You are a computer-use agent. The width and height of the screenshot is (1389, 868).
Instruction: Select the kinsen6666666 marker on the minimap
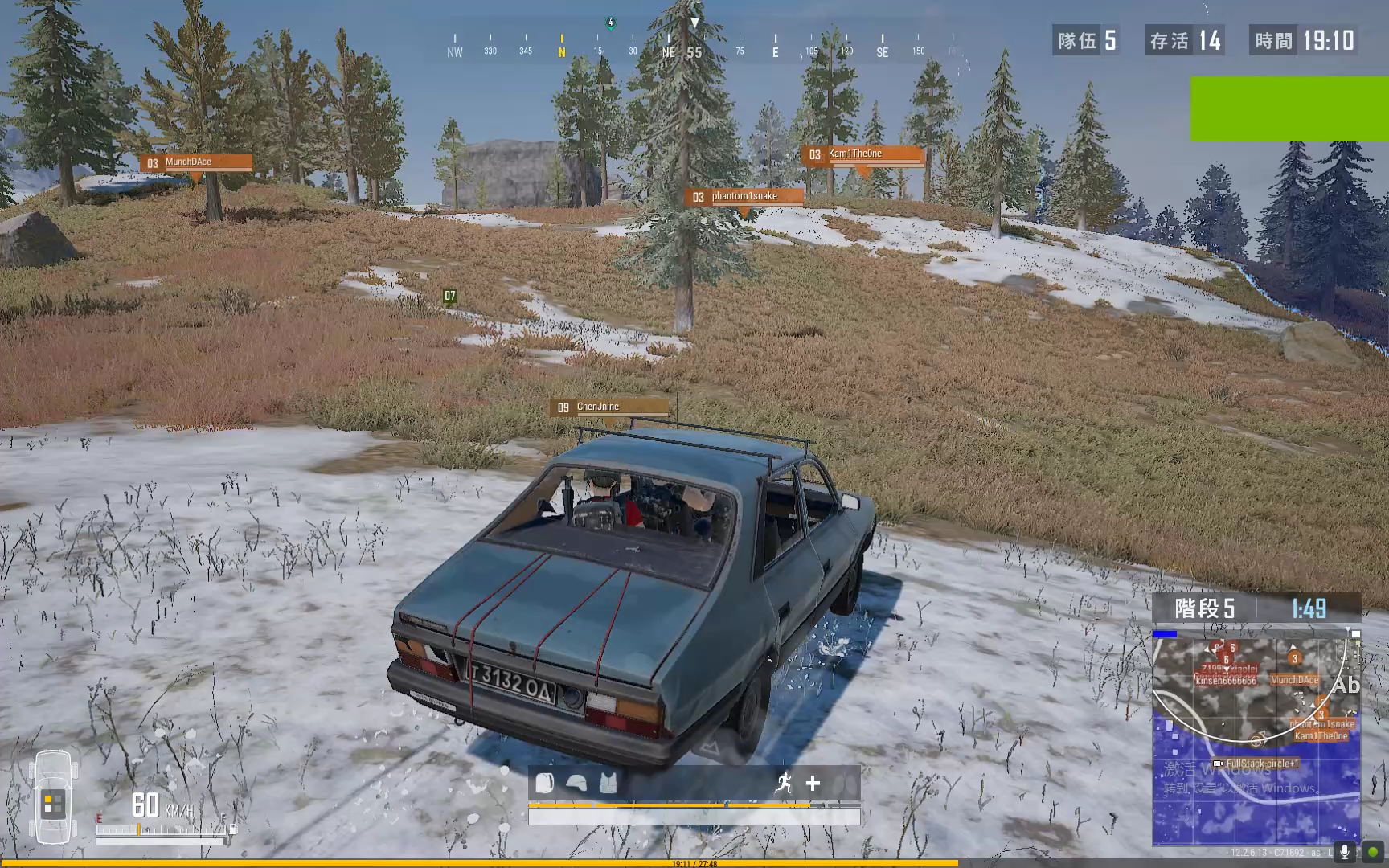pyautogui.click(x=1225, y=681)
